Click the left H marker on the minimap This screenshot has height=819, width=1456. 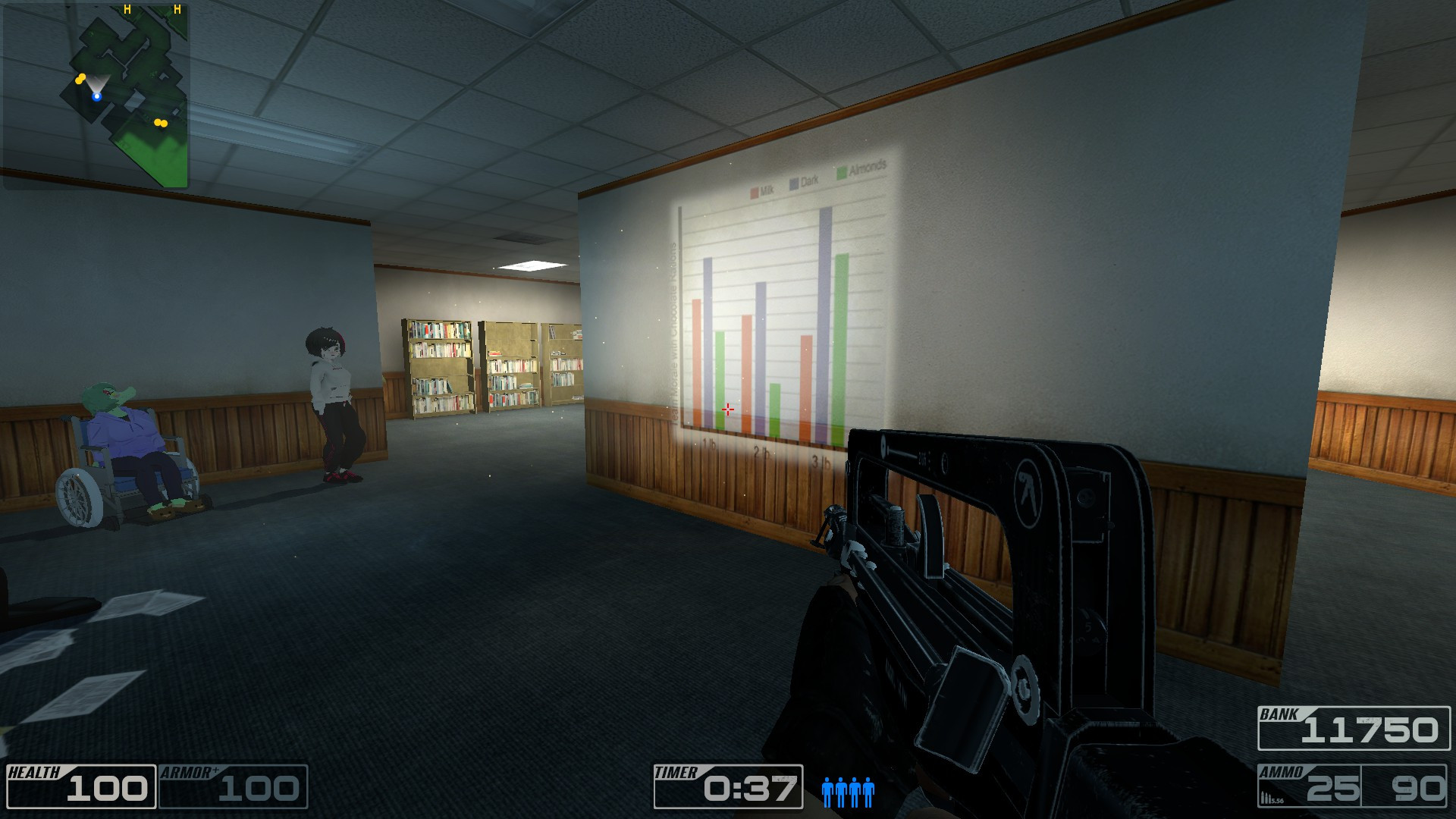127,11
